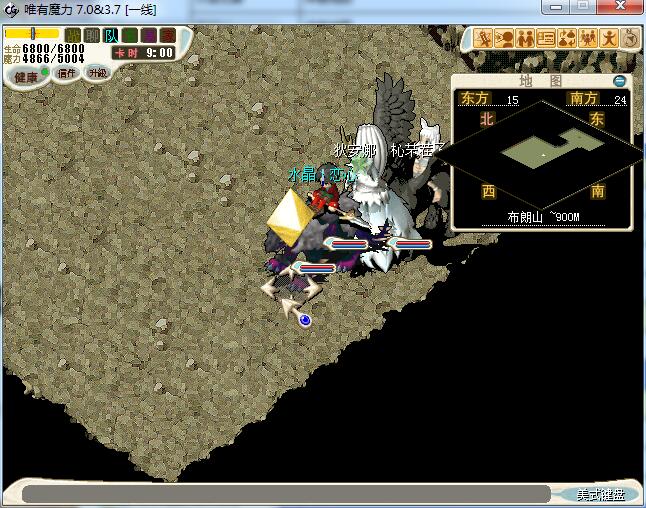Toggle the 聊 chat mode icon

click(x=92, y=36)
